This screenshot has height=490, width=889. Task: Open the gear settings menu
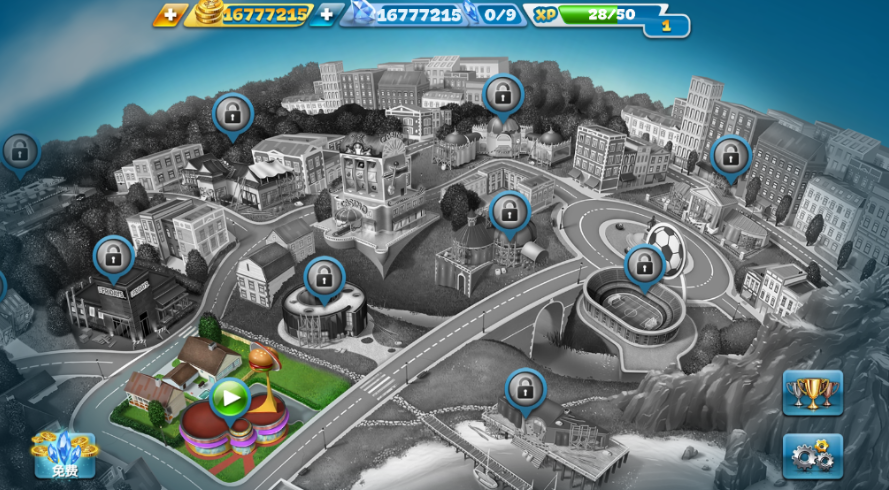point(812,456)
